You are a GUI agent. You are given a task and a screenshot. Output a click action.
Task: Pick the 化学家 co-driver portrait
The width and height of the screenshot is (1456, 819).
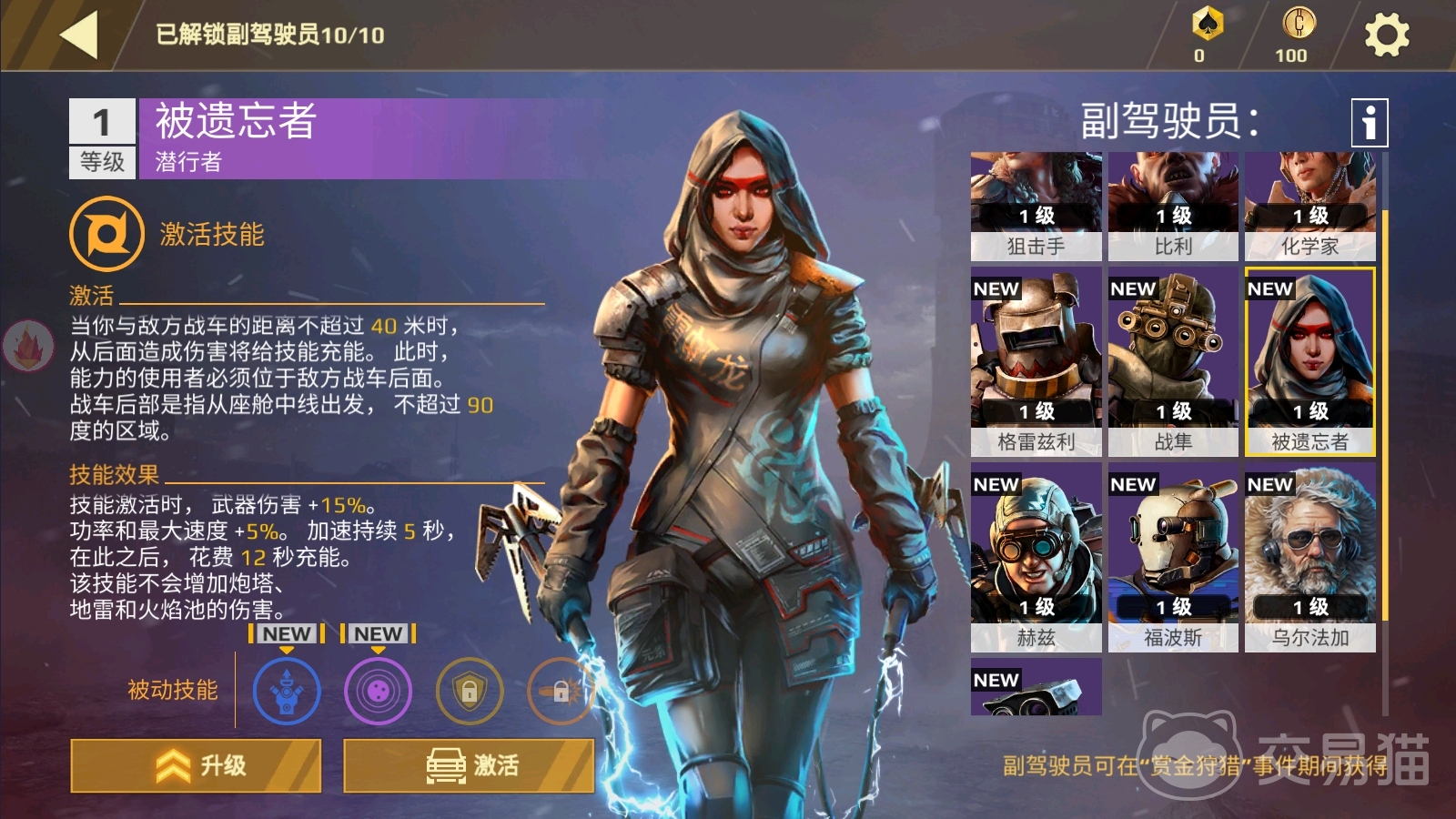tap(1309, 206)
